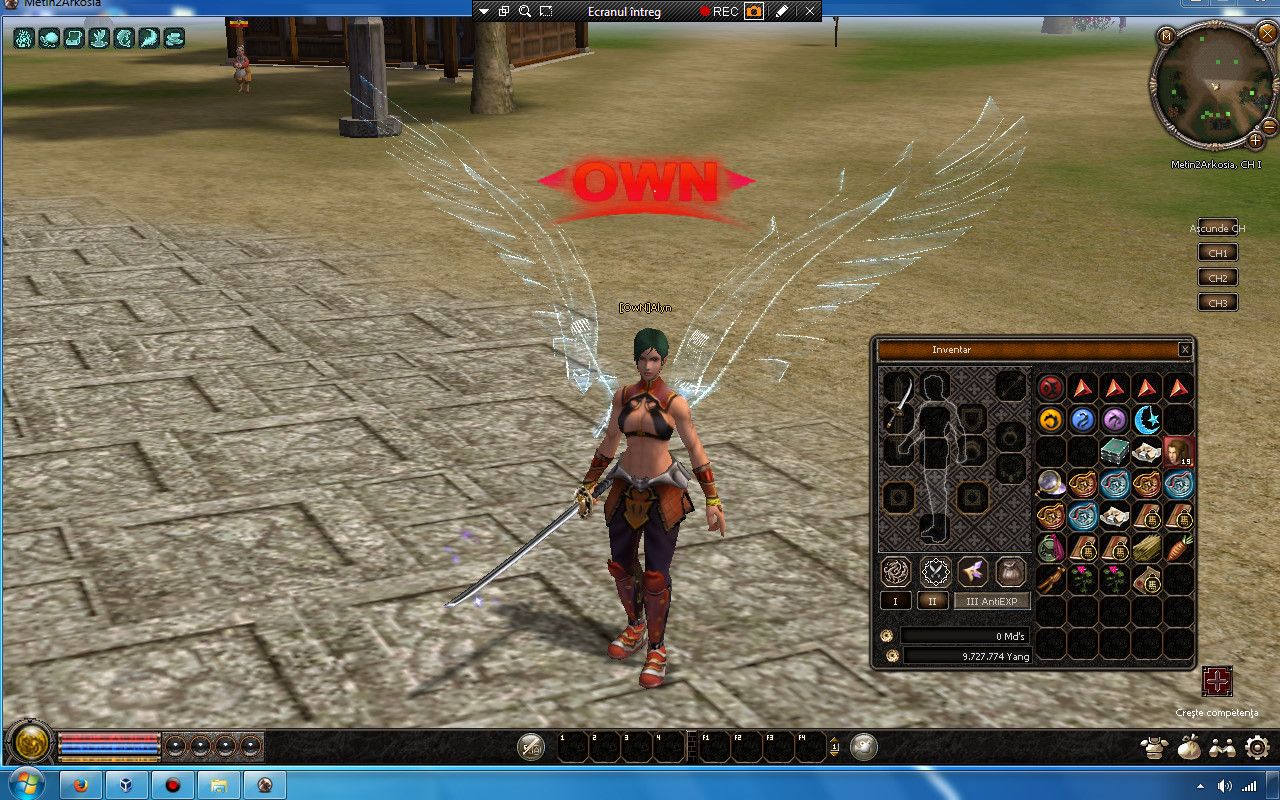The height and width of the screenshot is (800, 1280).
Task: Switch to inventory page II
Action: coord(933,601)
